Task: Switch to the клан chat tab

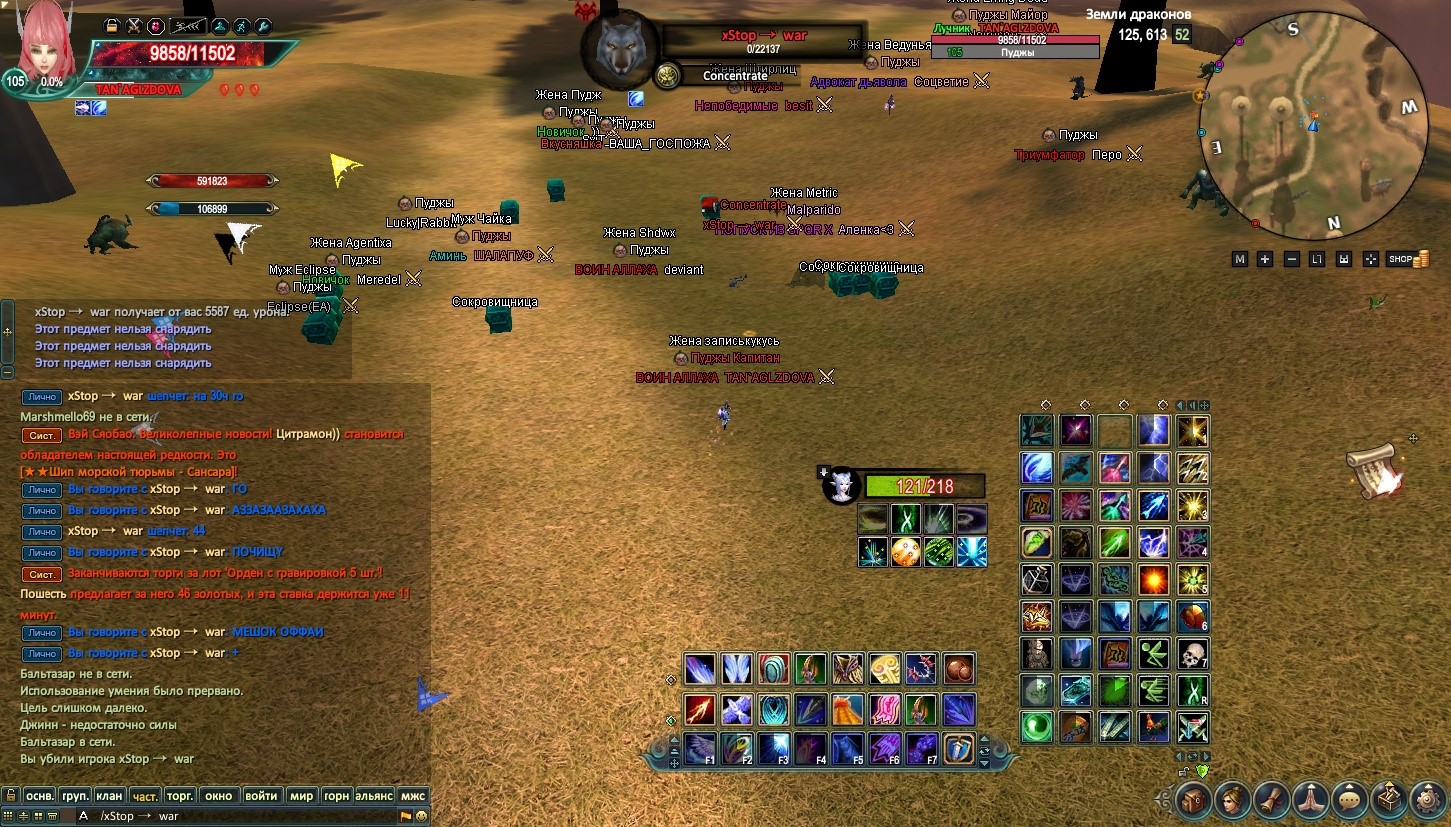Action: pos(109,796)
